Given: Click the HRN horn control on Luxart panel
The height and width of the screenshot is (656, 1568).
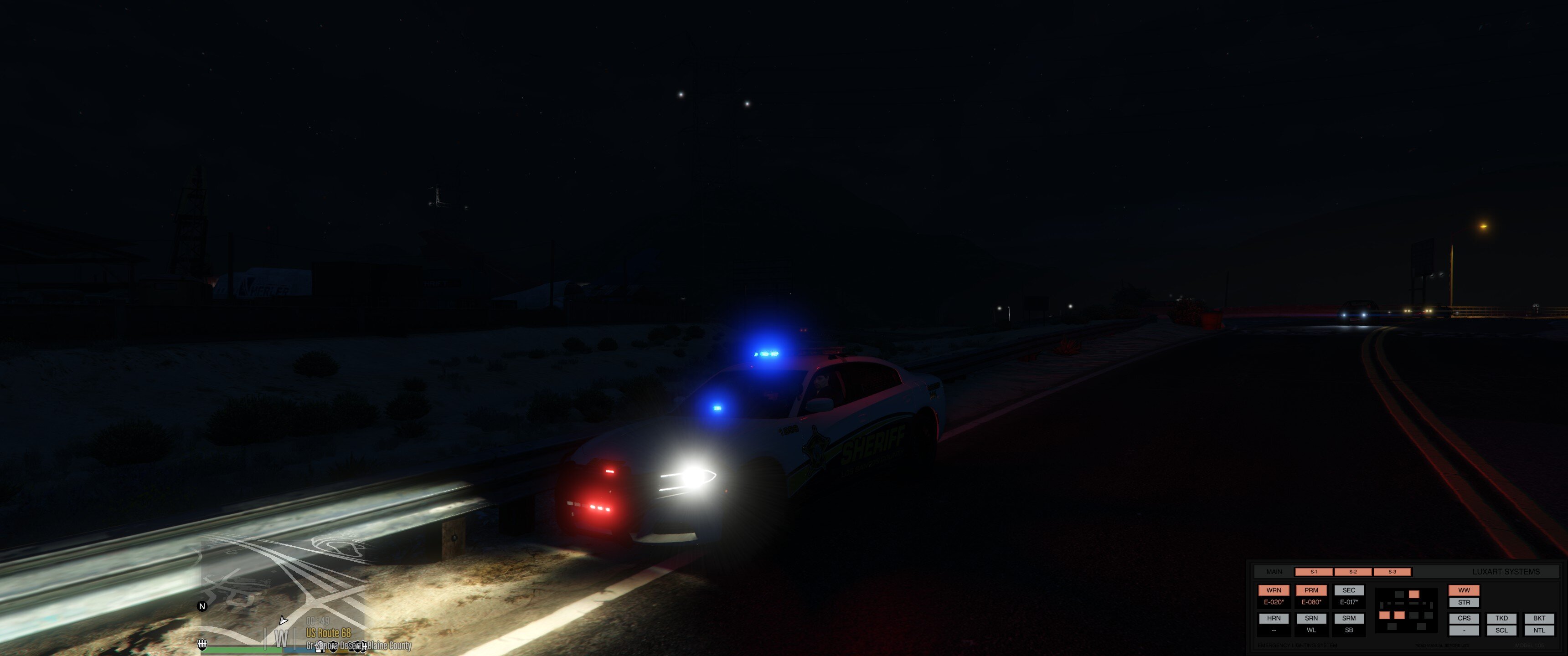Looking at the screenshot, I should 1274,618.
